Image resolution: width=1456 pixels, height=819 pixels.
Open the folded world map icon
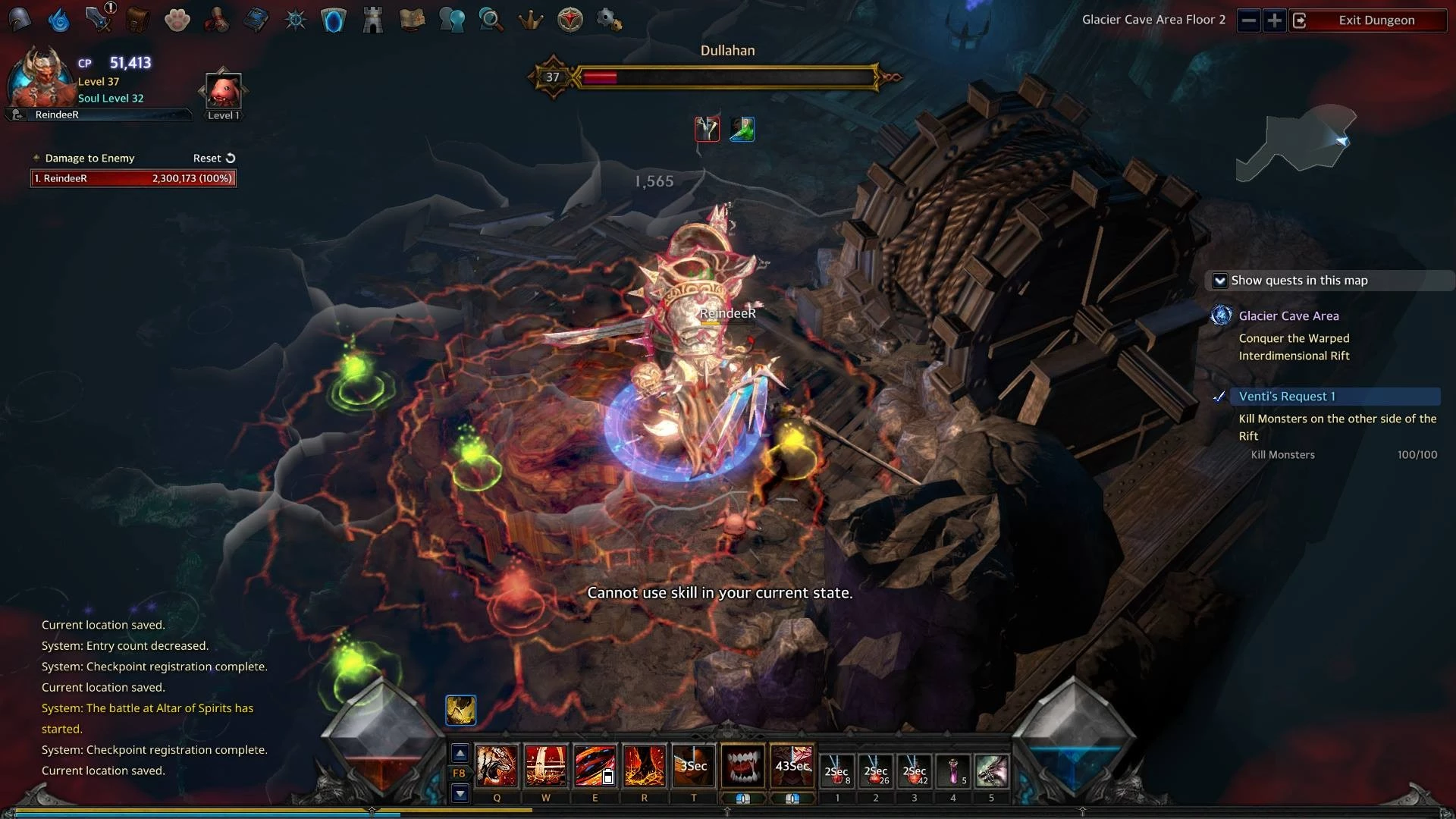[x=412, y=20]
